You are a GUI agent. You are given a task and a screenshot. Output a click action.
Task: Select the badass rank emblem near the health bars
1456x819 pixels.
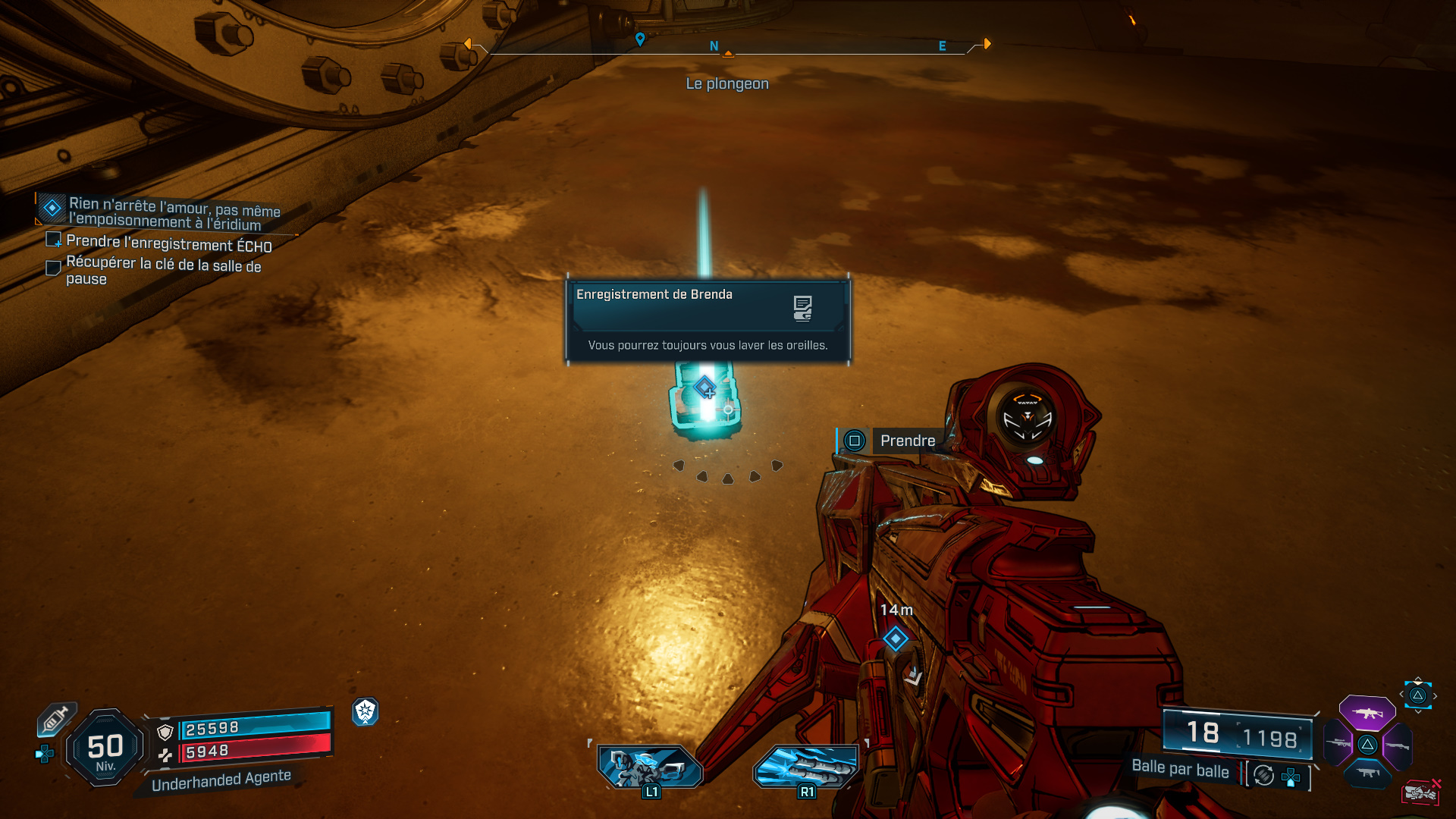366,713
